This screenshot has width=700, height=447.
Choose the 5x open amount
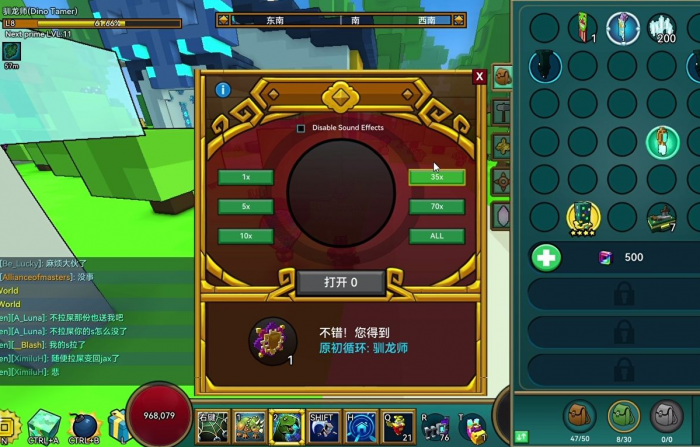(x=246, y=207)
